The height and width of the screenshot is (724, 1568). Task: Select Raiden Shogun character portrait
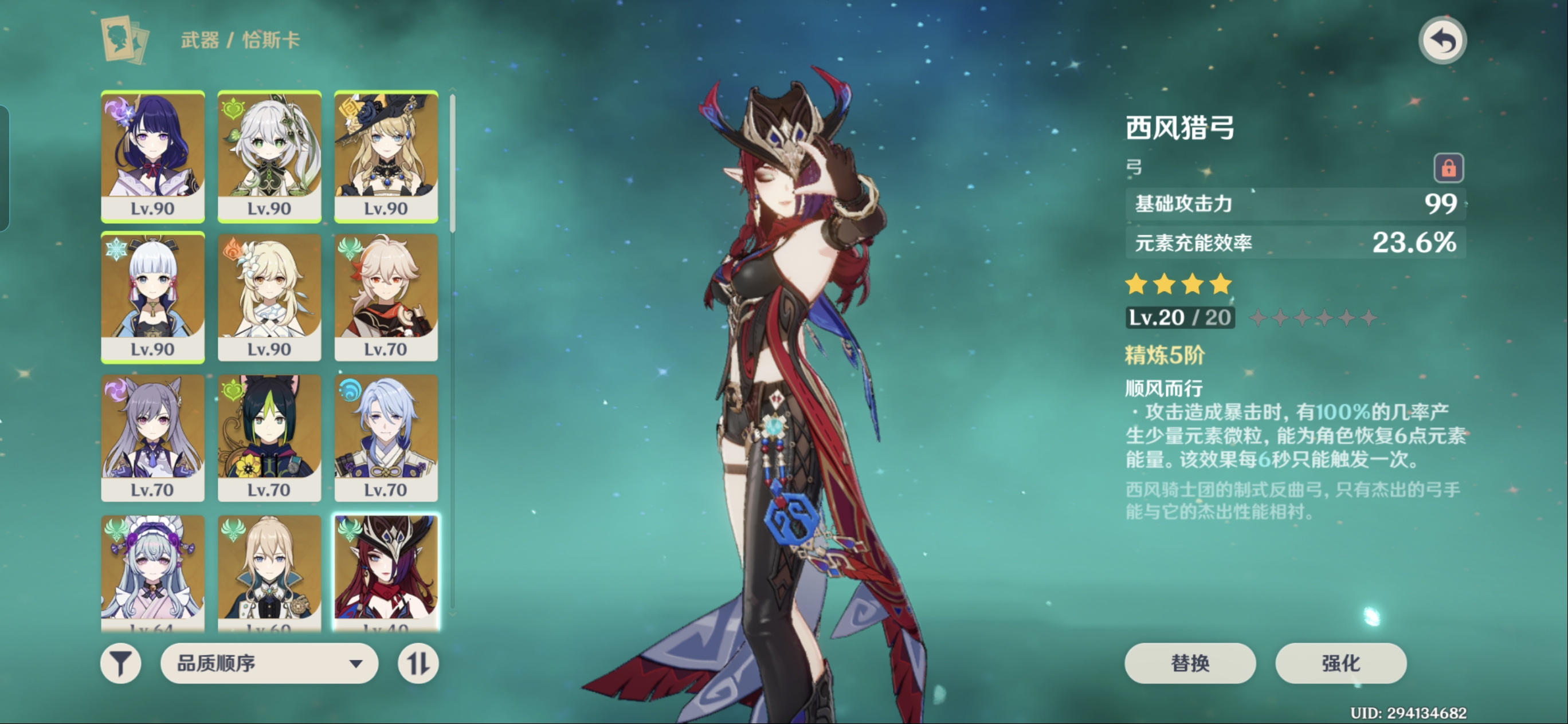coord(153,155)
